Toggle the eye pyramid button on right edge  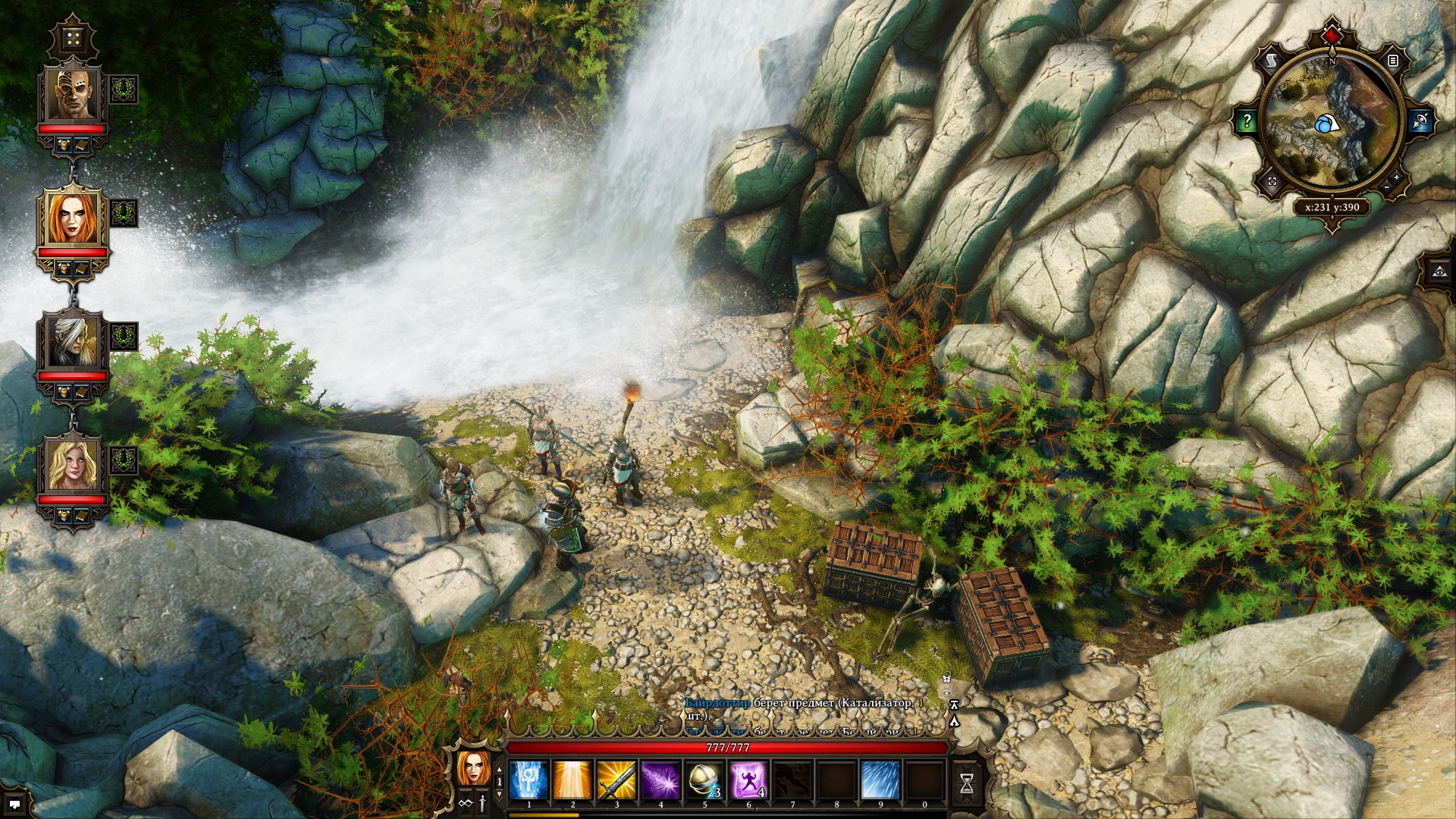click(1440, 271)
